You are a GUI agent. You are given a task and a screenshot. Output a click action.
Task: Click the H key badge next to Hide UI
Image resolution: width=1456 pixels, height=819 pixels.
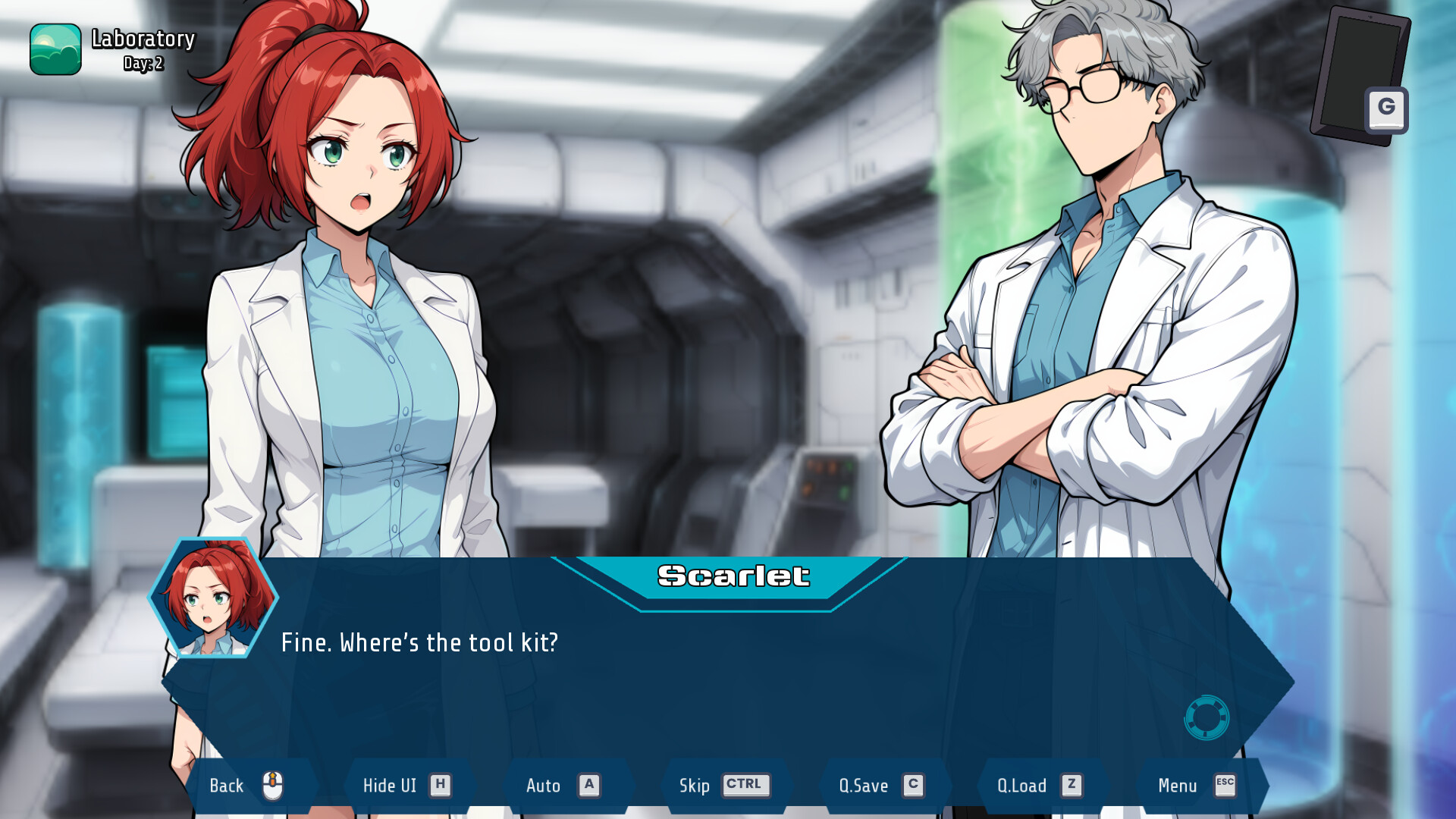coord(438,785)
